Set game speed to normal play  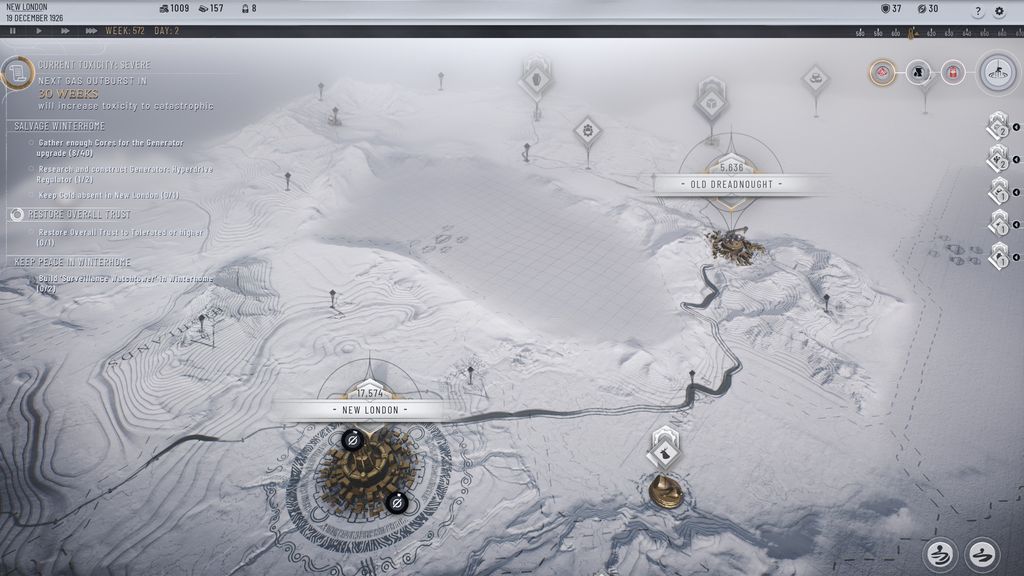coord(39,31)
